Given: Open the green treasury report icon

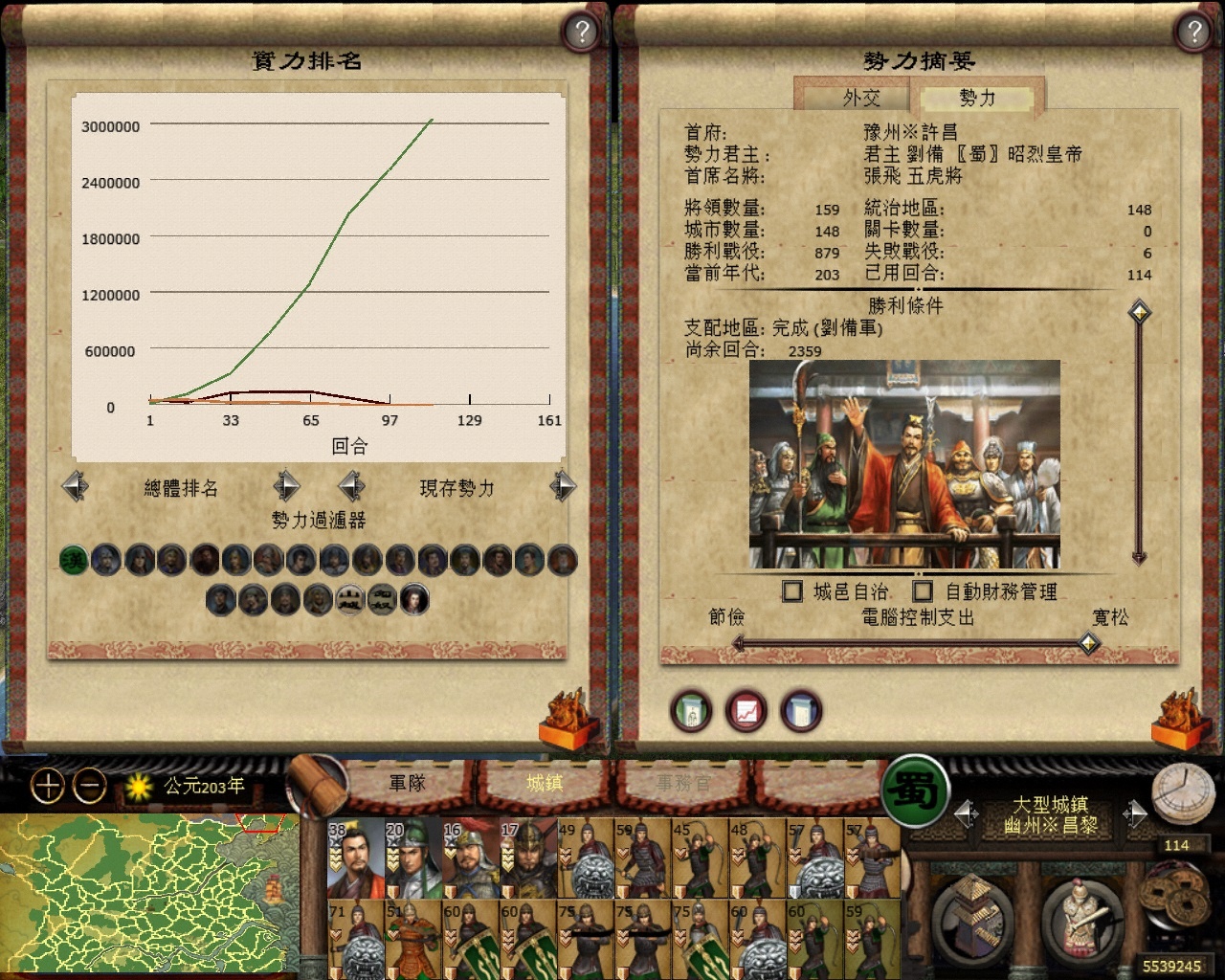Looking at the screenshot, I should coord(691,711).
